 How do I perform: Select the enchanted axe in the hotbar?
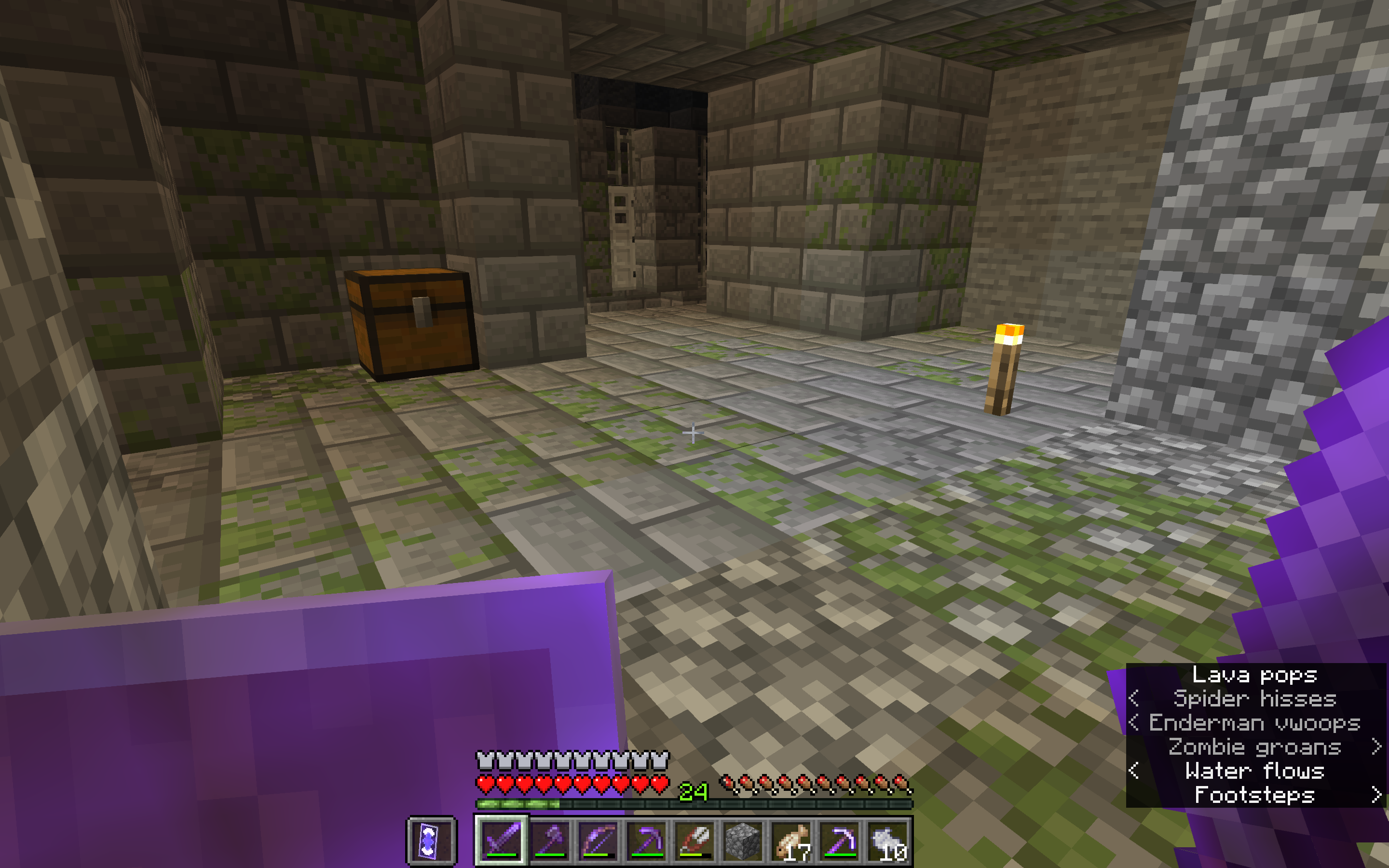tap(550, 842)
